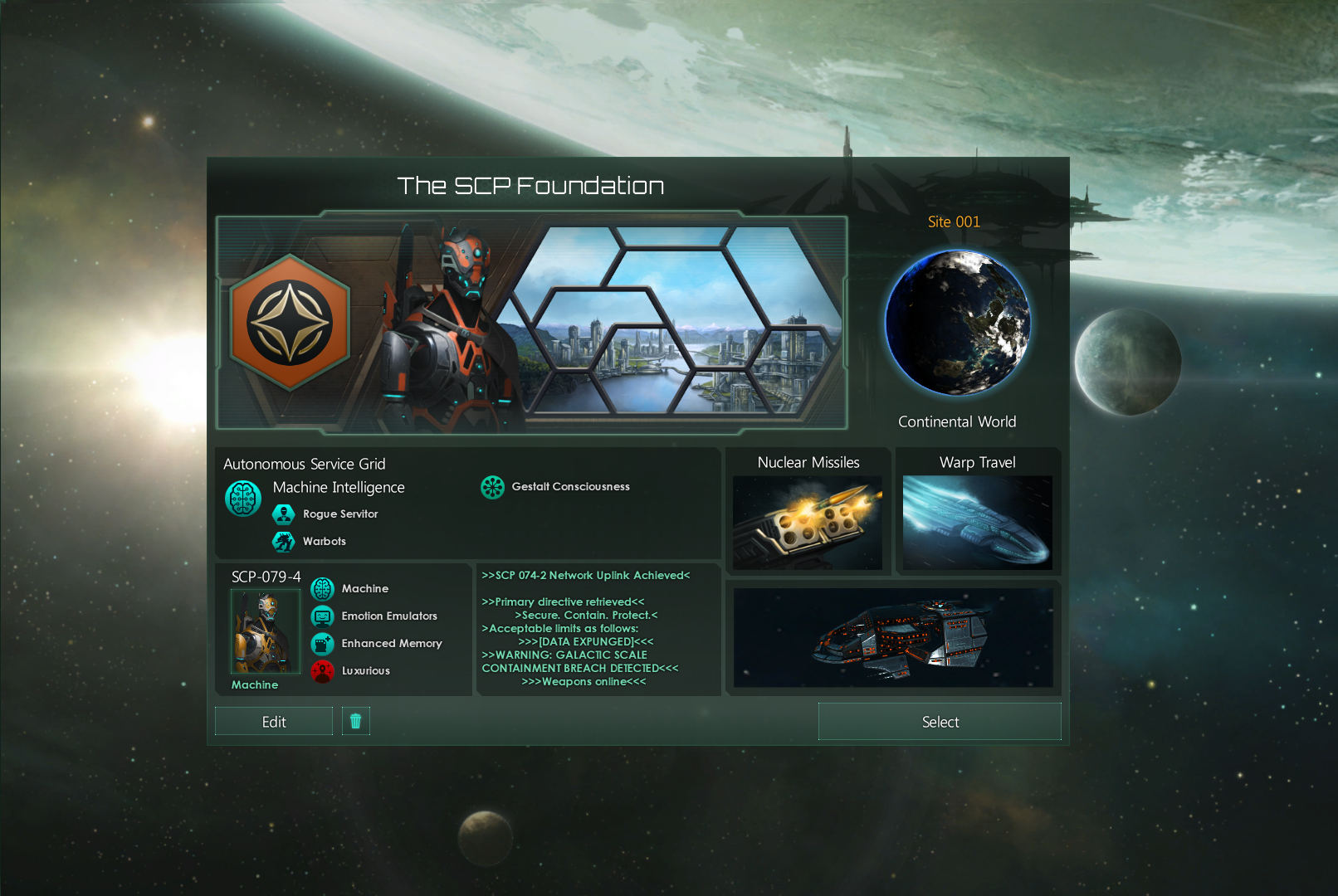The height and width of the screenshot is (896, 1338).
Task: Click the orange hexagonal empire emblem
Action: click(x=290, y=323)
